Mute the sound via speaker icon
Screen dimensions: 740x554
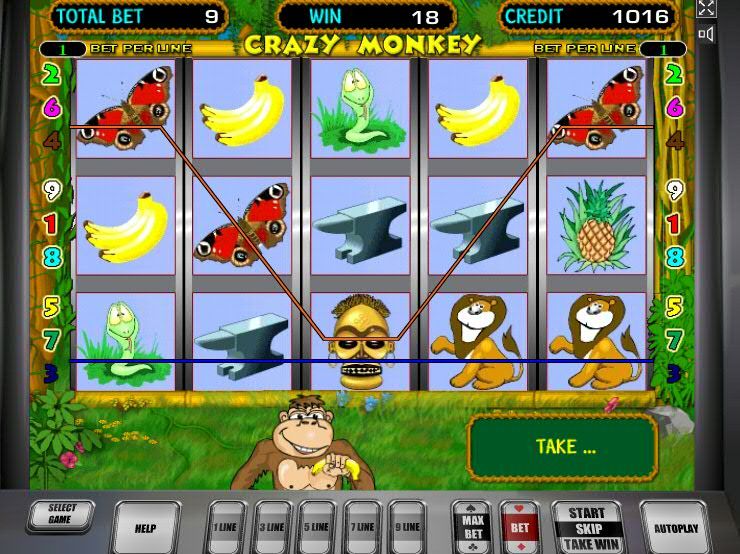point(706,34)
